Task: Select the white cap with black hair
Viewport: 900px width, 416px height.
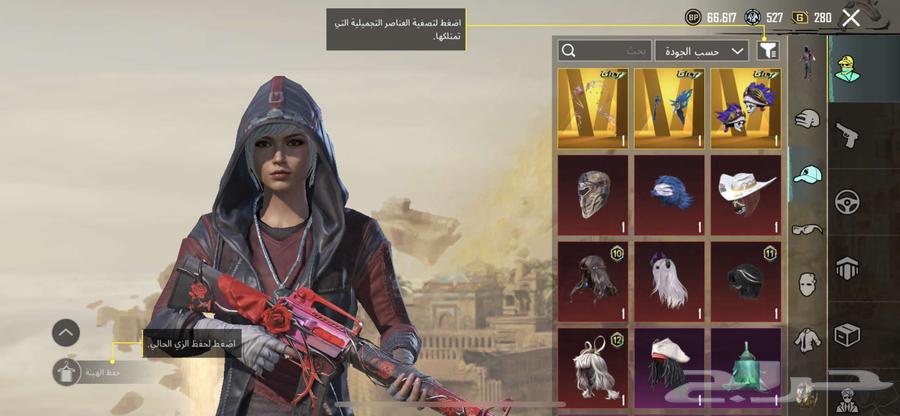Action: tap(671, 366)
